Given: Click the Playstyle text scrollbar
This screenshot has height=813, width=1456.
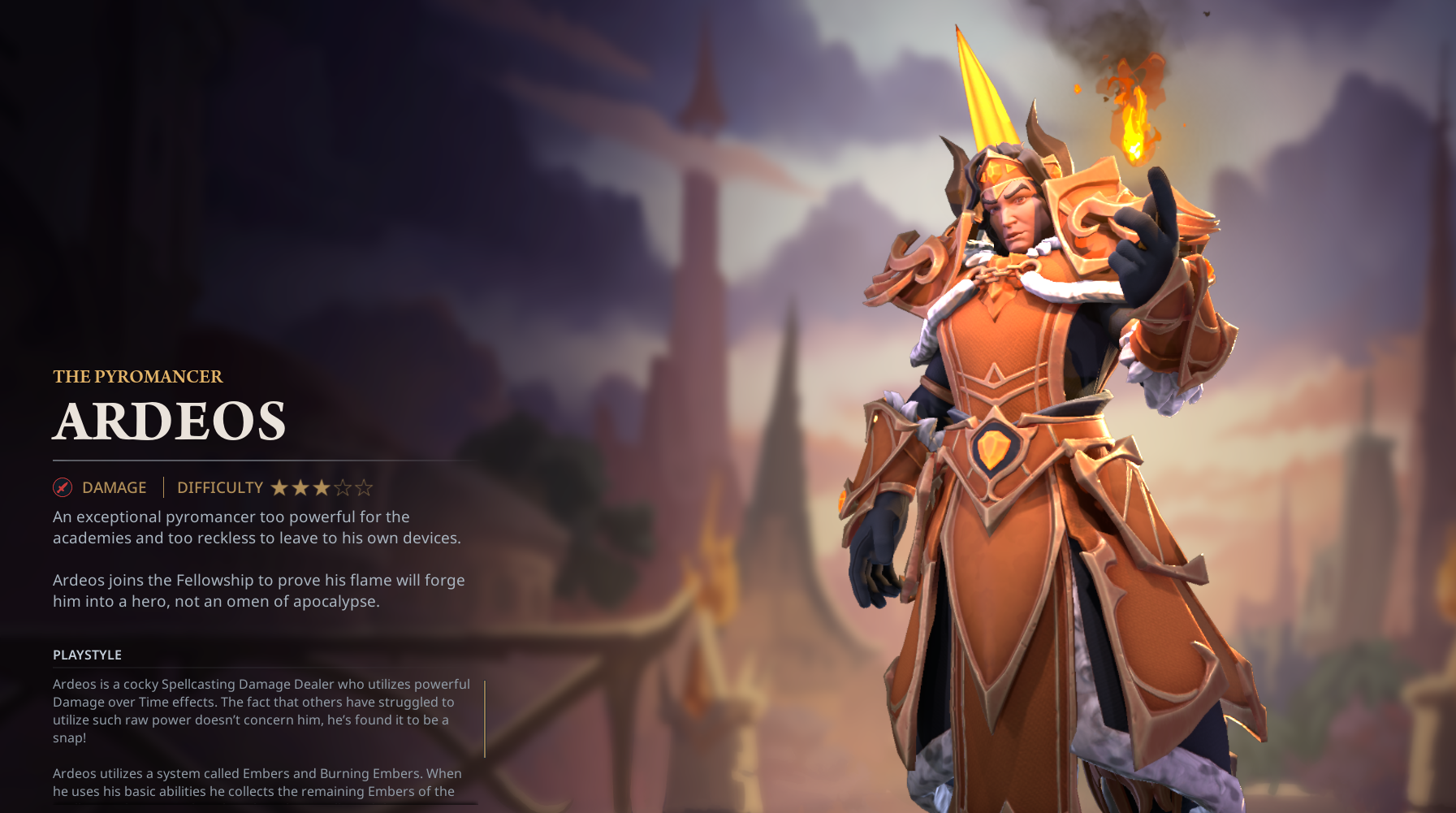Looking at the screenshot, I should pyautogui.click(x=485, y=719).
